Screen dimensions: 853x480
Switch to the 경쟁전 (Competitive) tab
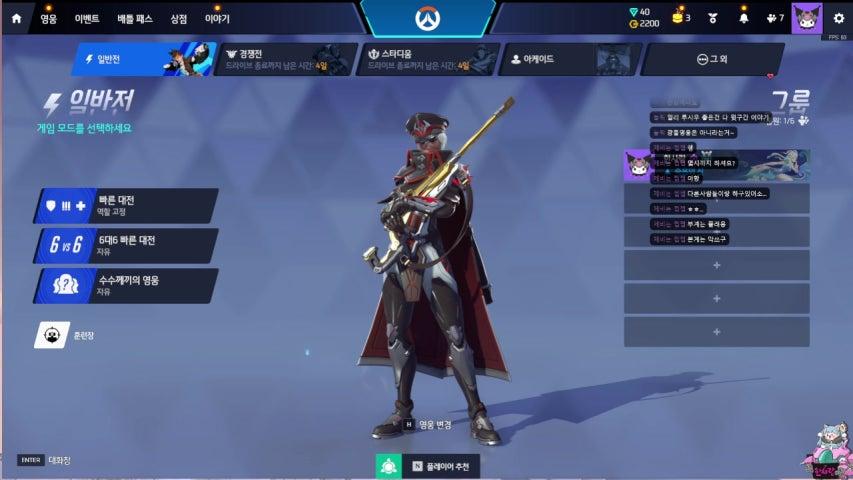[282, 59]
